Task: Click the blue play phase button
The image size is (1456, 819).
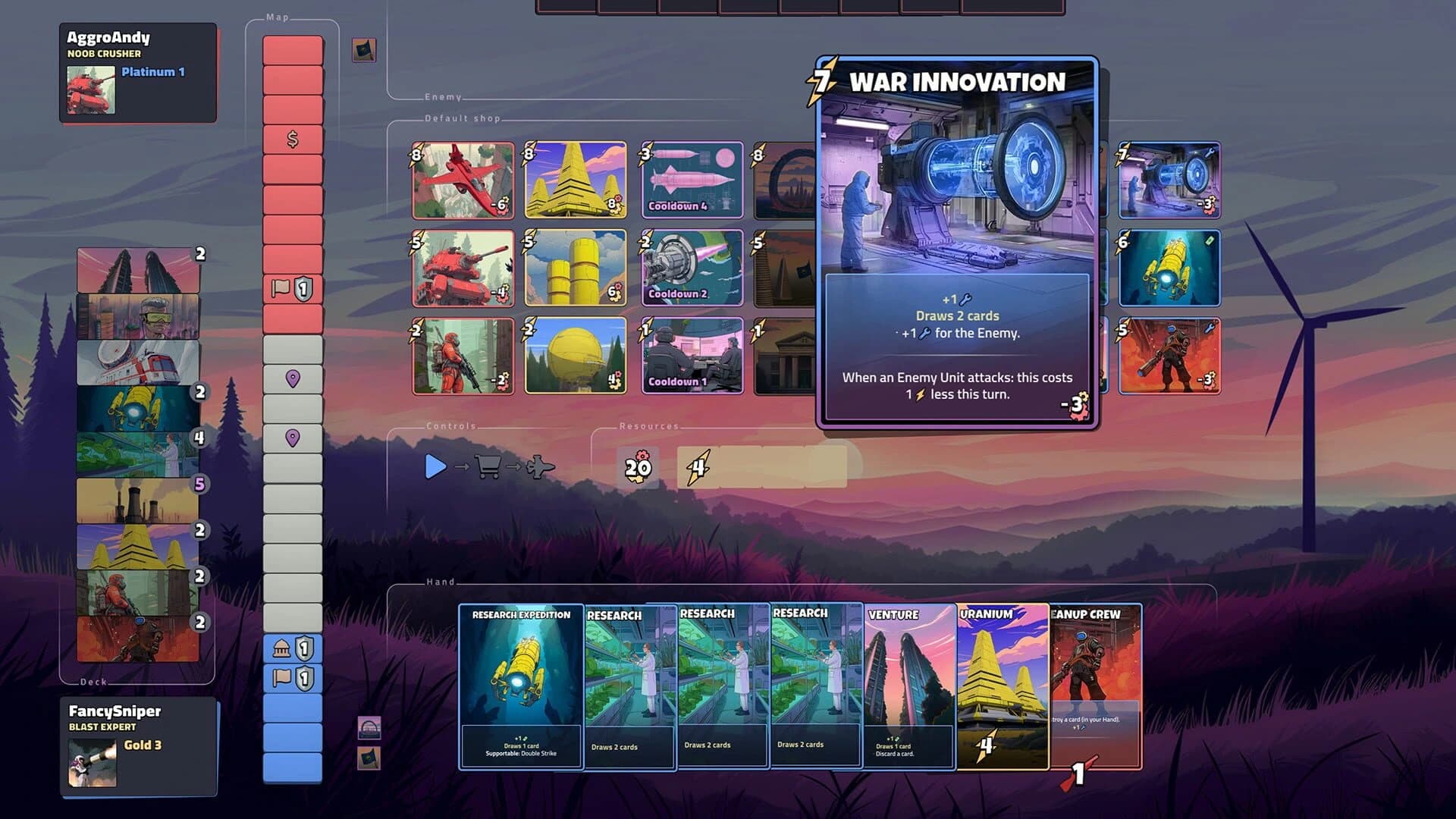Action: (x=434, y=468)
